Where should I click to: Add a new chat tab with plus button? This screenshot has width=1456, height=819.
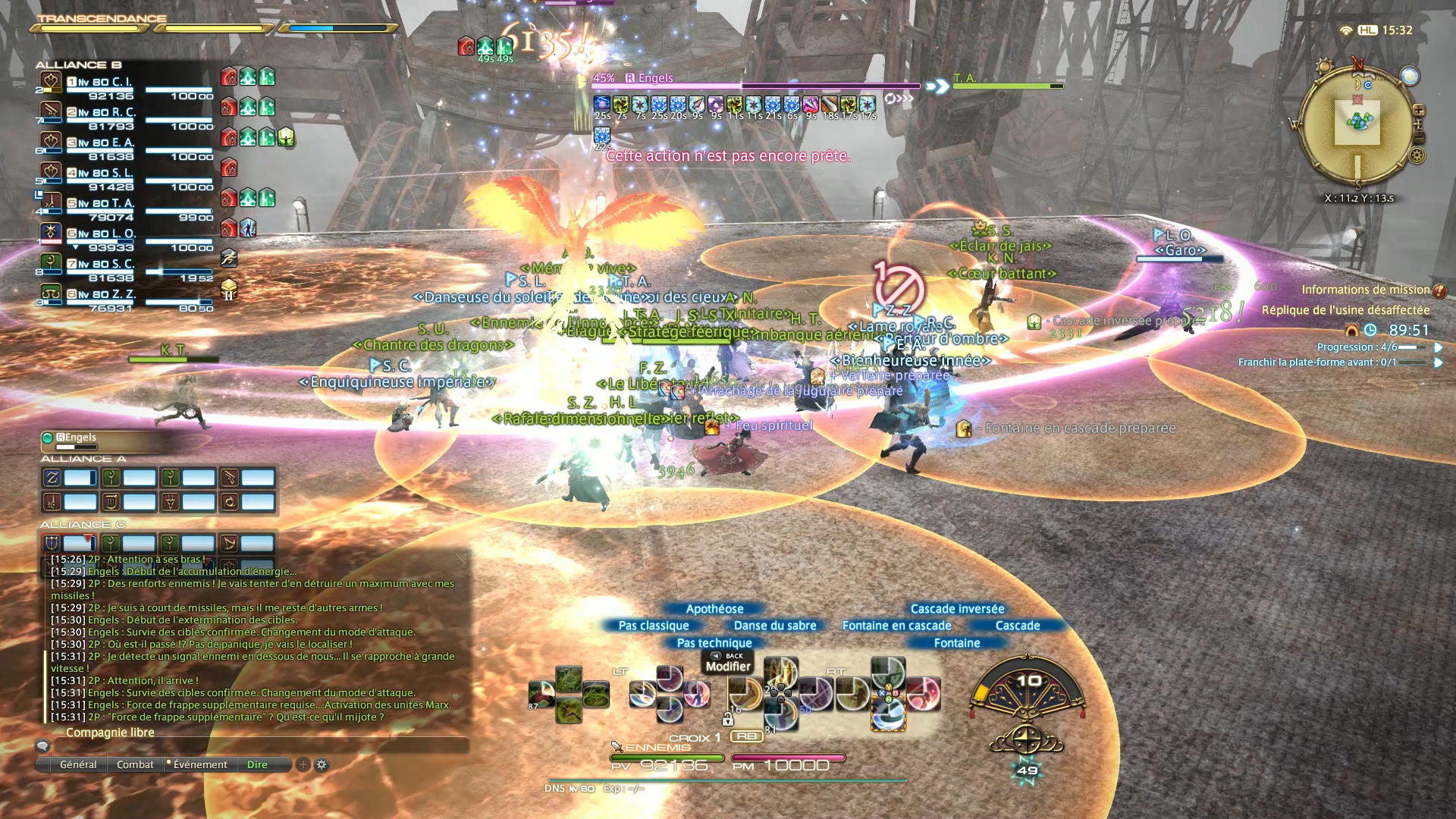coord(303,764)
